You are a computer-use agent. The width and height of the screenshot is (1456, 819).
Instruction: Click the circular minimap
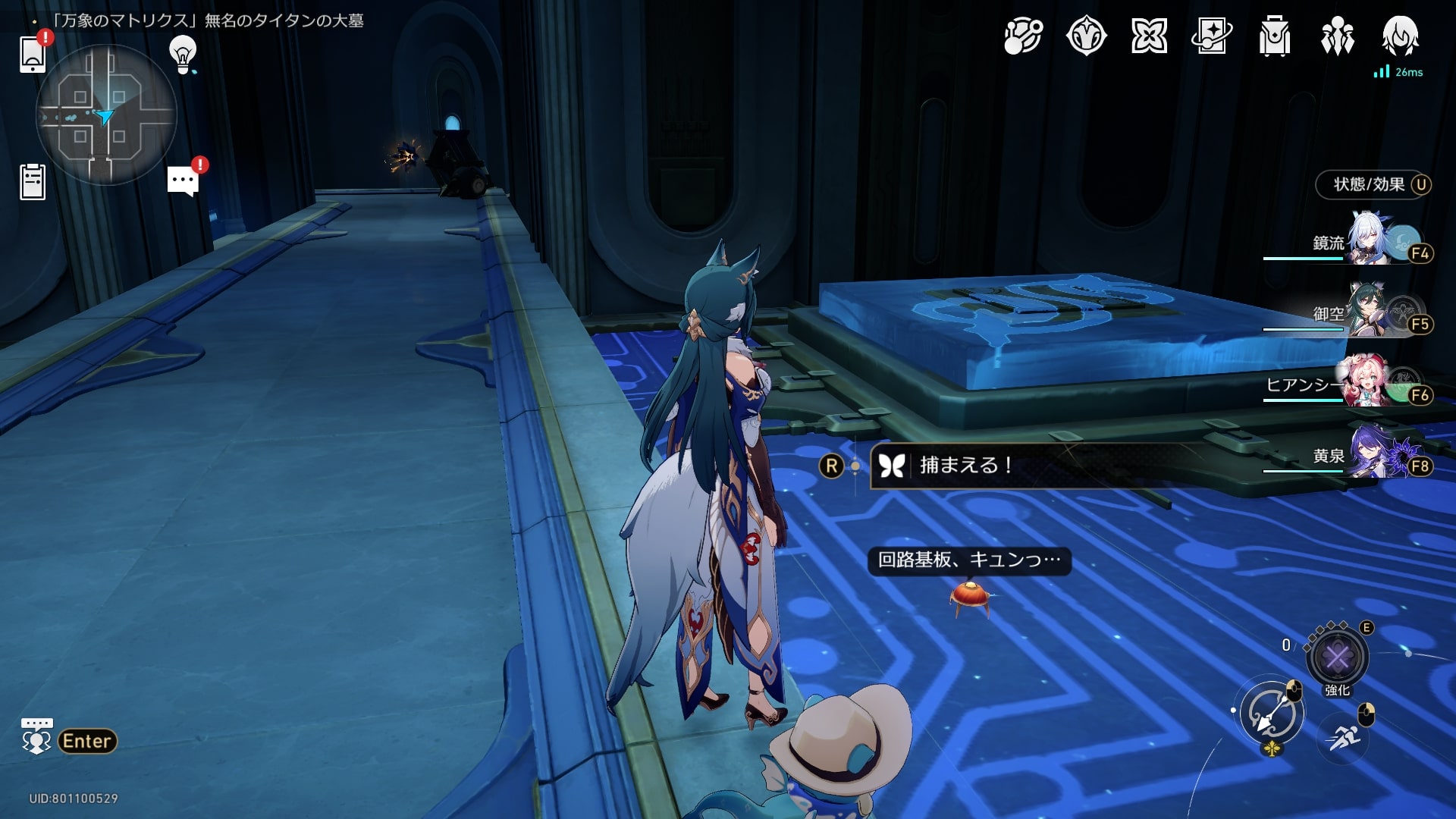coord(106,115)
